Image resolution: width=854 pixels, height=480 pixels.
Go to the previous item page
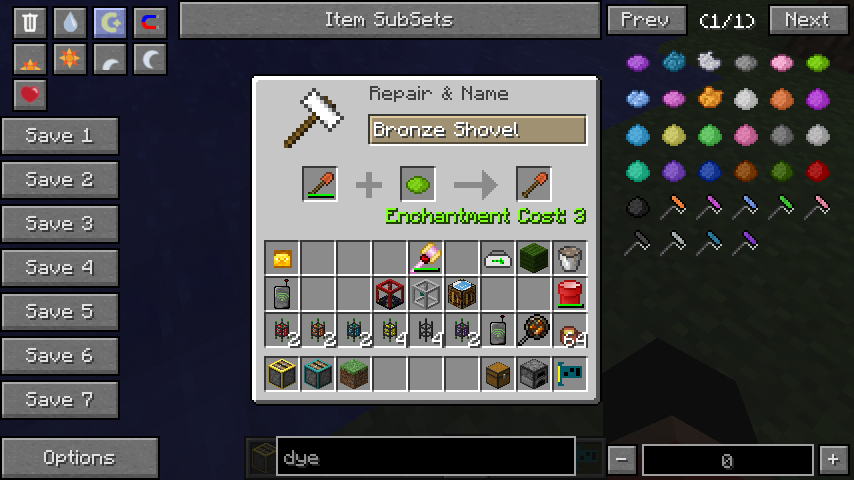tap(646, 20)
